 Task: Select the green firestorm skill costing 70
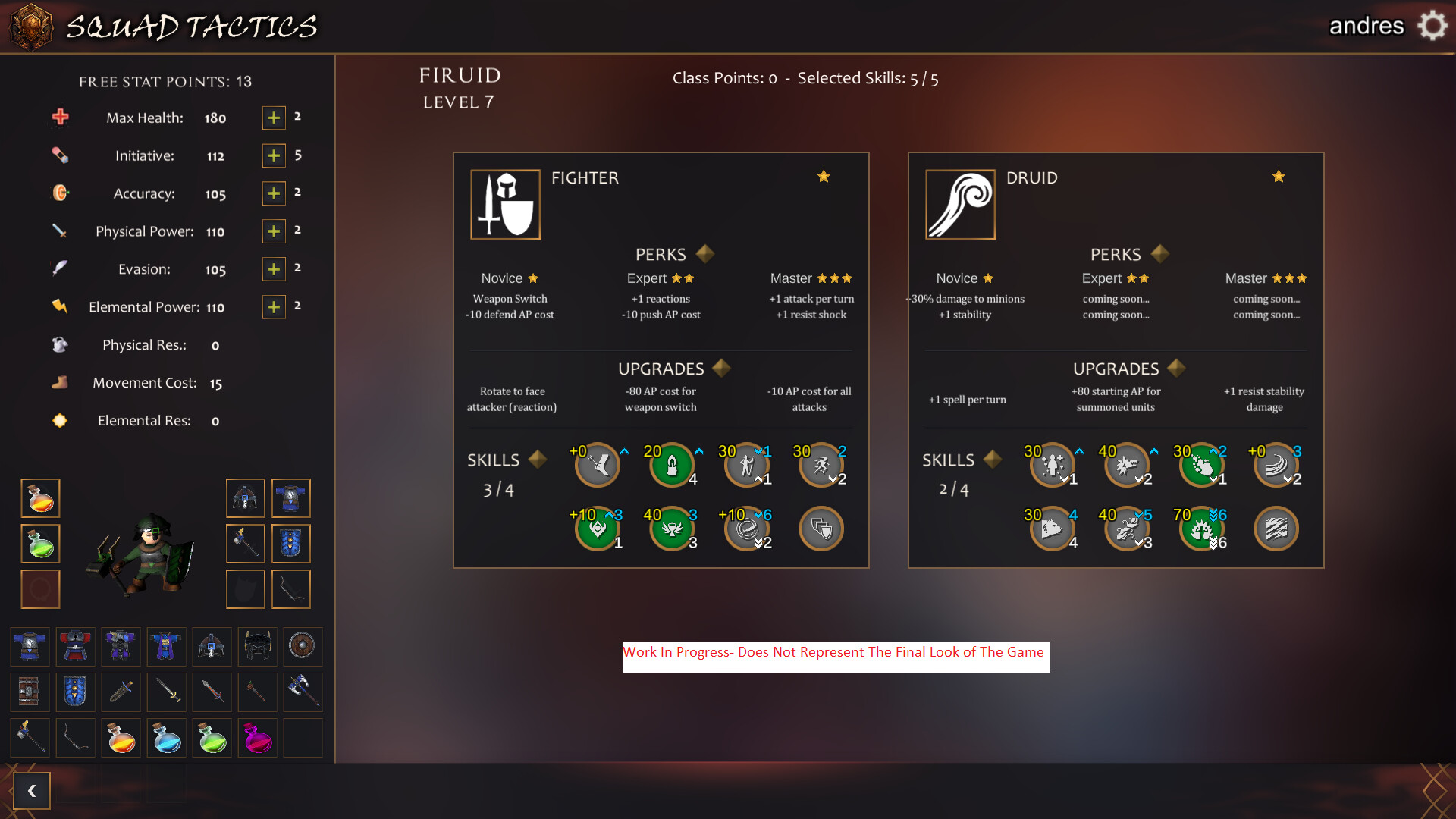[1202, 529]
